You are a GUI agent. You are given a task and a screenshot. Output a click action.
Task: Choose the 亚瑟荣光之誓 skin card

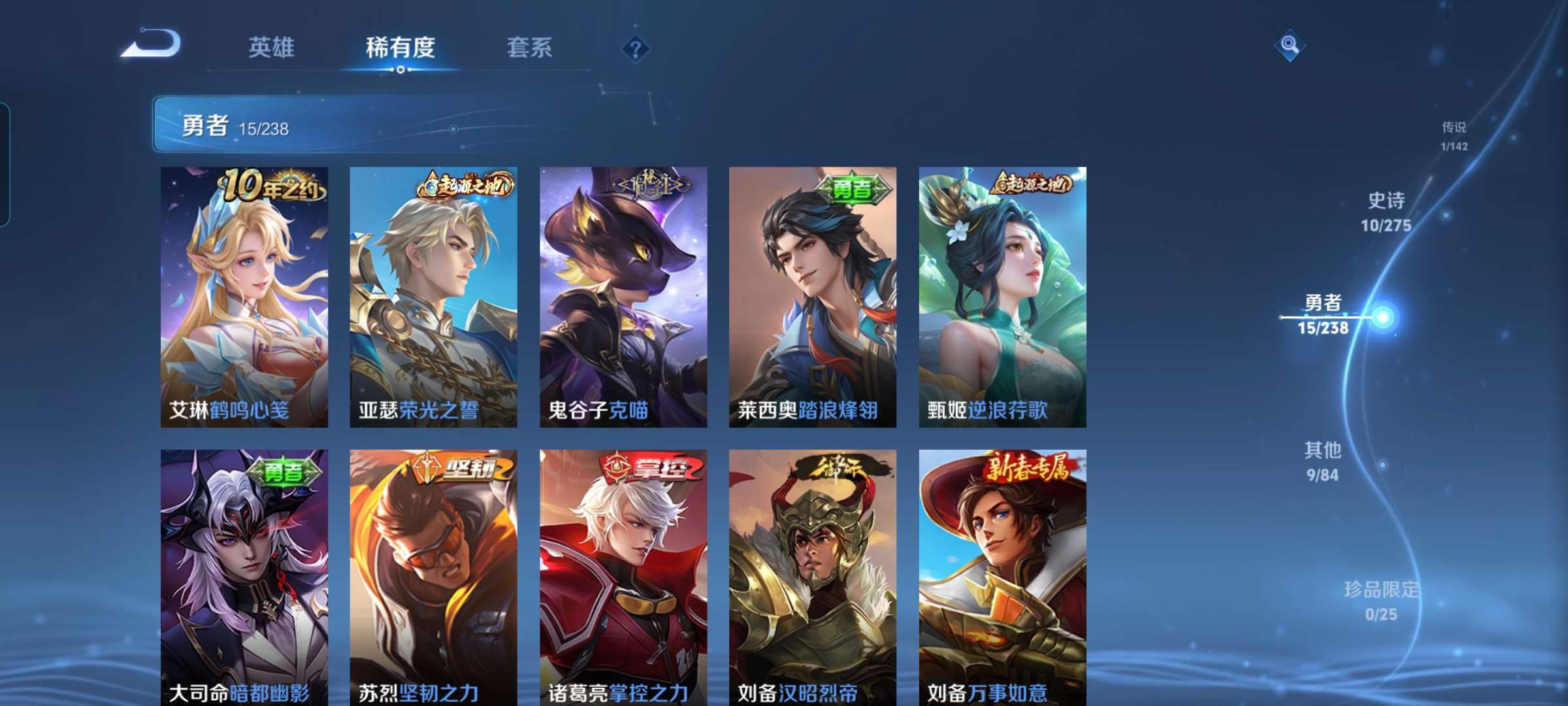pos(433,297)
